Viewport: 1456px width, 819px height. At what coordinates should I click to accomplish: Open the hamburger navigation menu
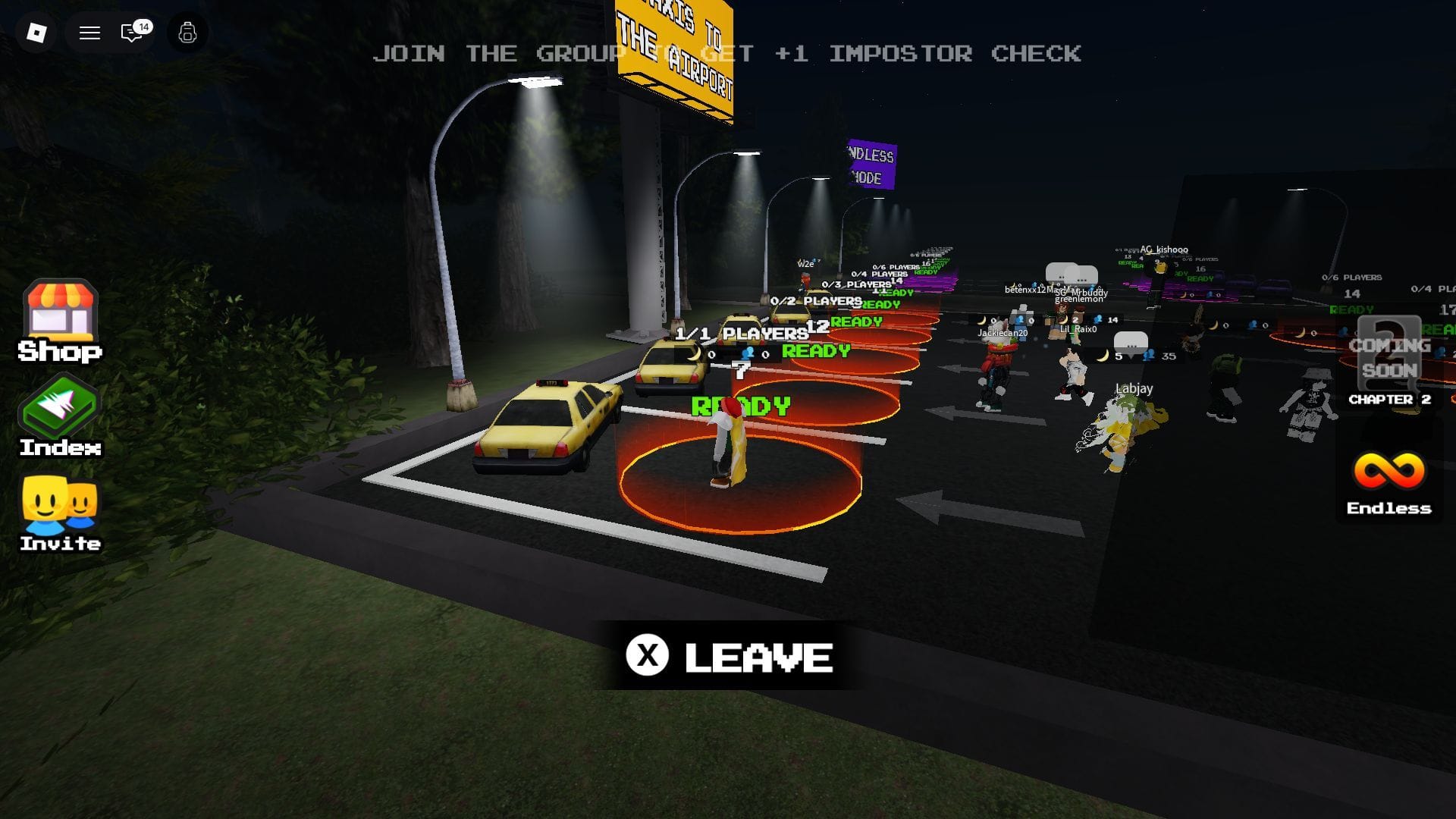[x=89, y=33]
